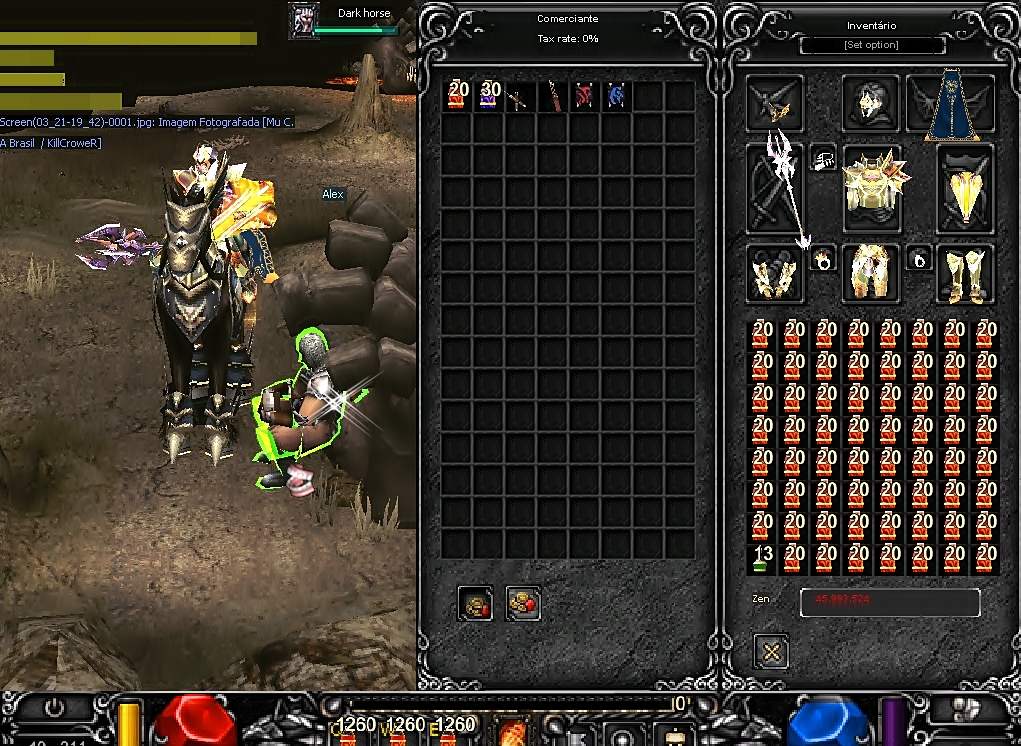Select the dark red quiver shop item
This screenshot has height=746, width=1021.
pos(552,97)
